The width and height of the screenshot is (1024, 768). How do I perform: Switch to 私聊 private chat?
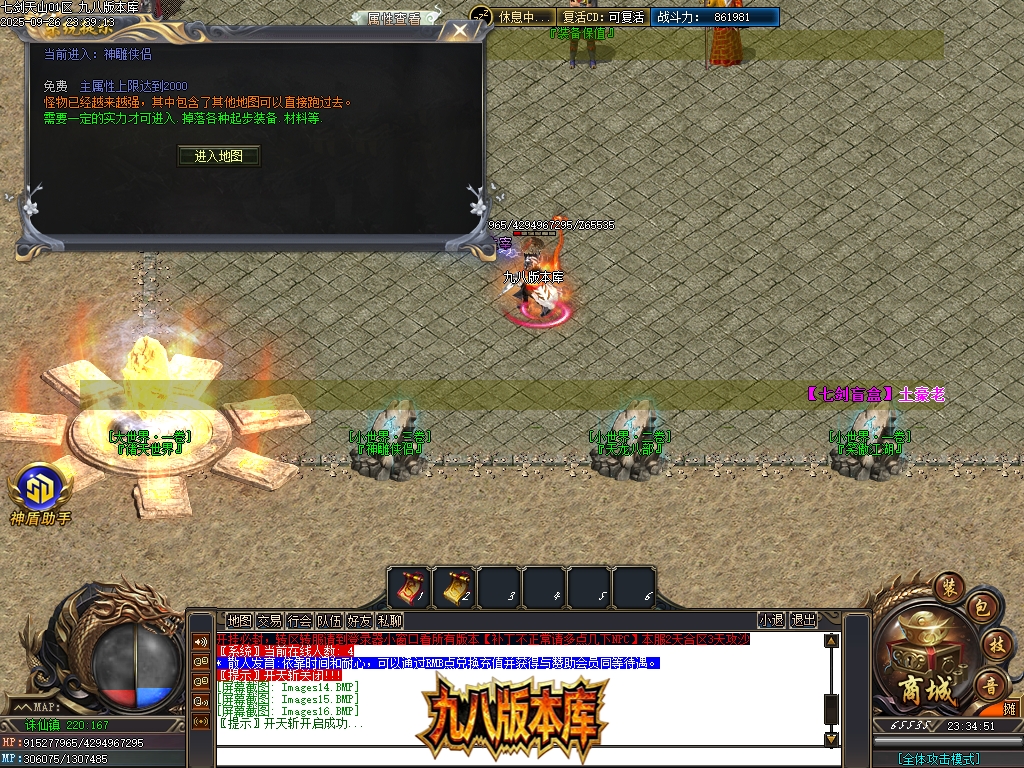pyautogui.click(x=389, y=620)
